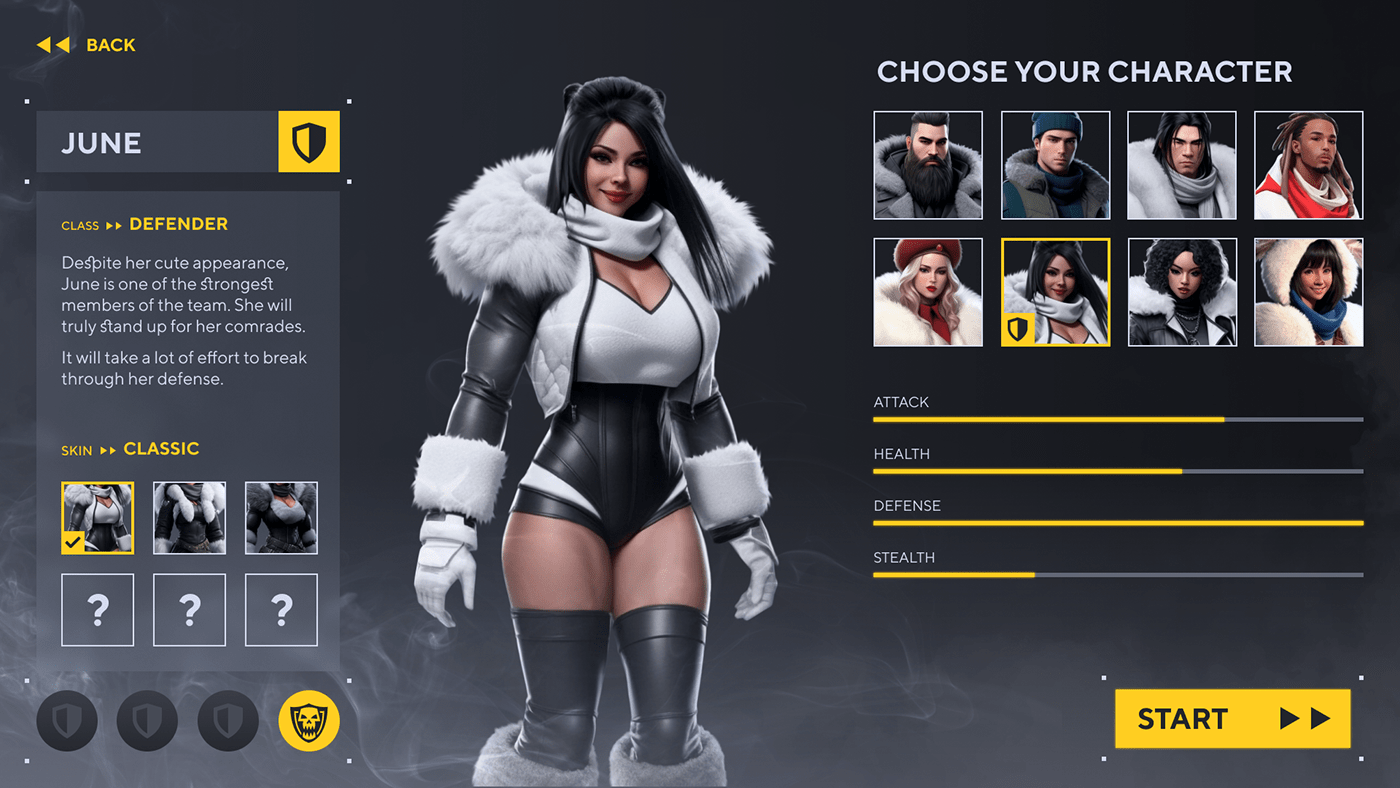Start the game with the START button

(x=1232, y=718)
